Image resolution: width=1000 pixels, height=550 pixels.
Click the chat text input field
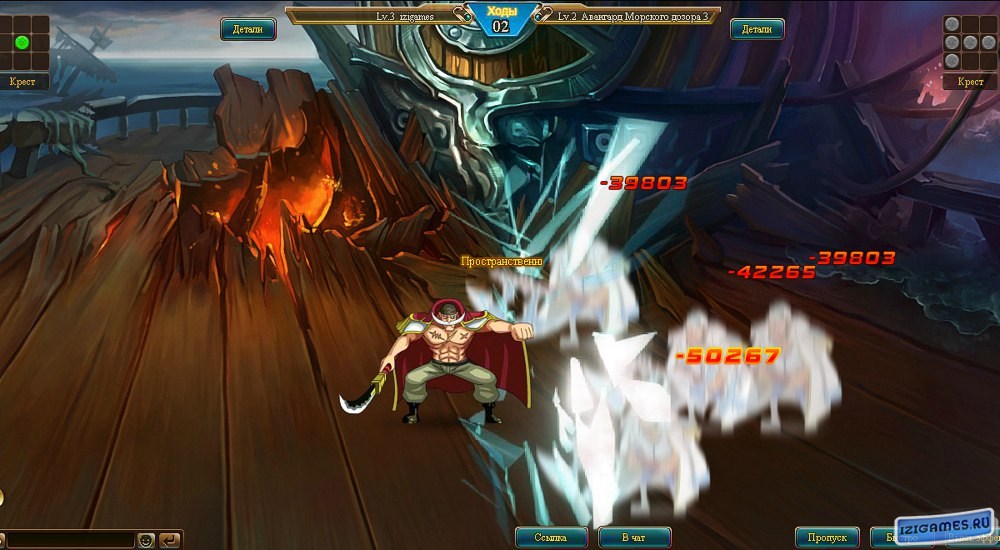(x=68, y=540)
